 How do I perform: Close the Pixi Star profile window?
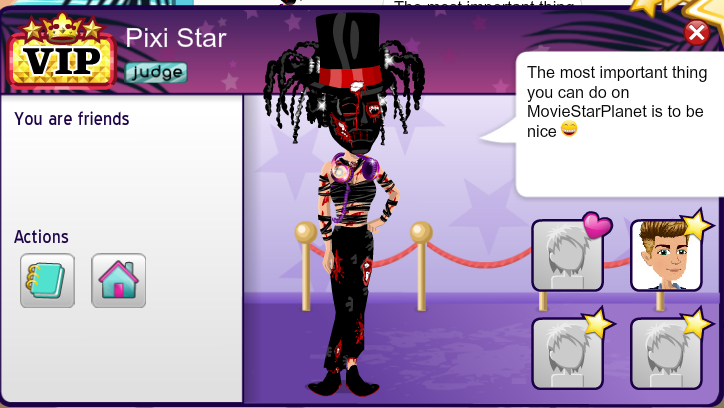point(697,33)
